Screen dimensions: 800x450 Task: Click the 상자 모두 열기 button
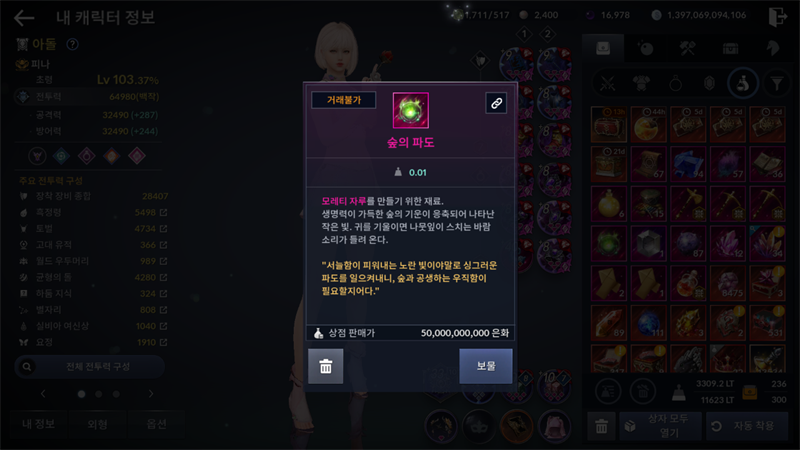(x=656, y=426)
